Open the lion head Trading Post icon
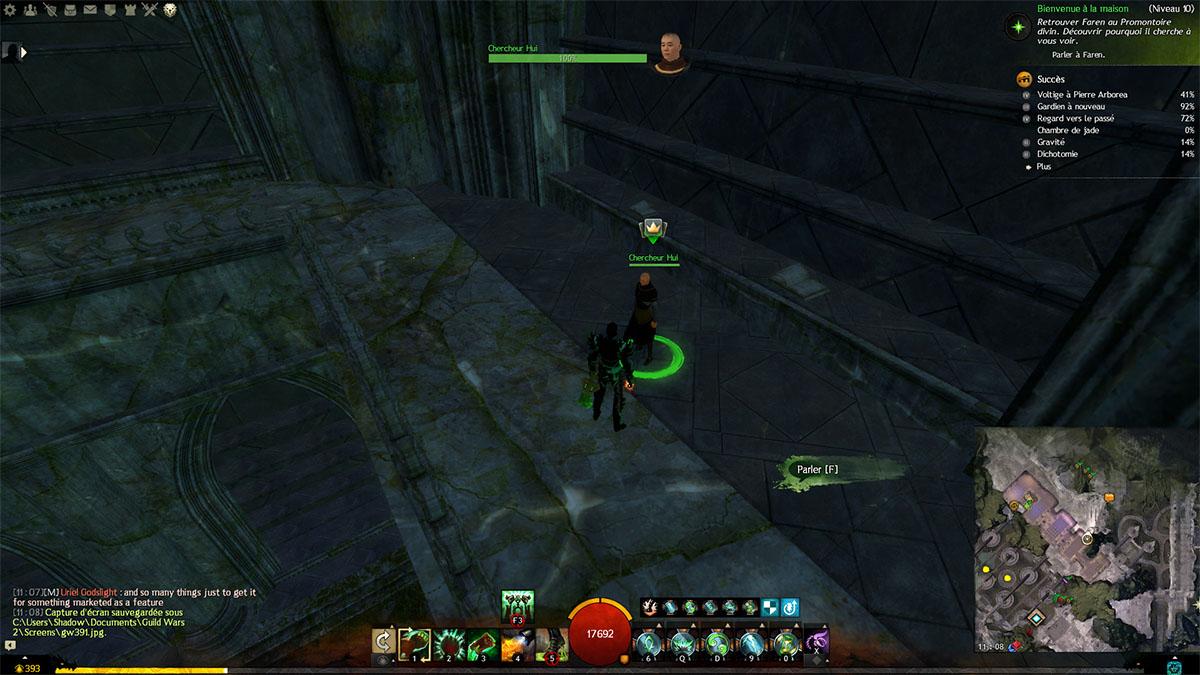Screen dimensions: 1200x675 coord(171,10)
